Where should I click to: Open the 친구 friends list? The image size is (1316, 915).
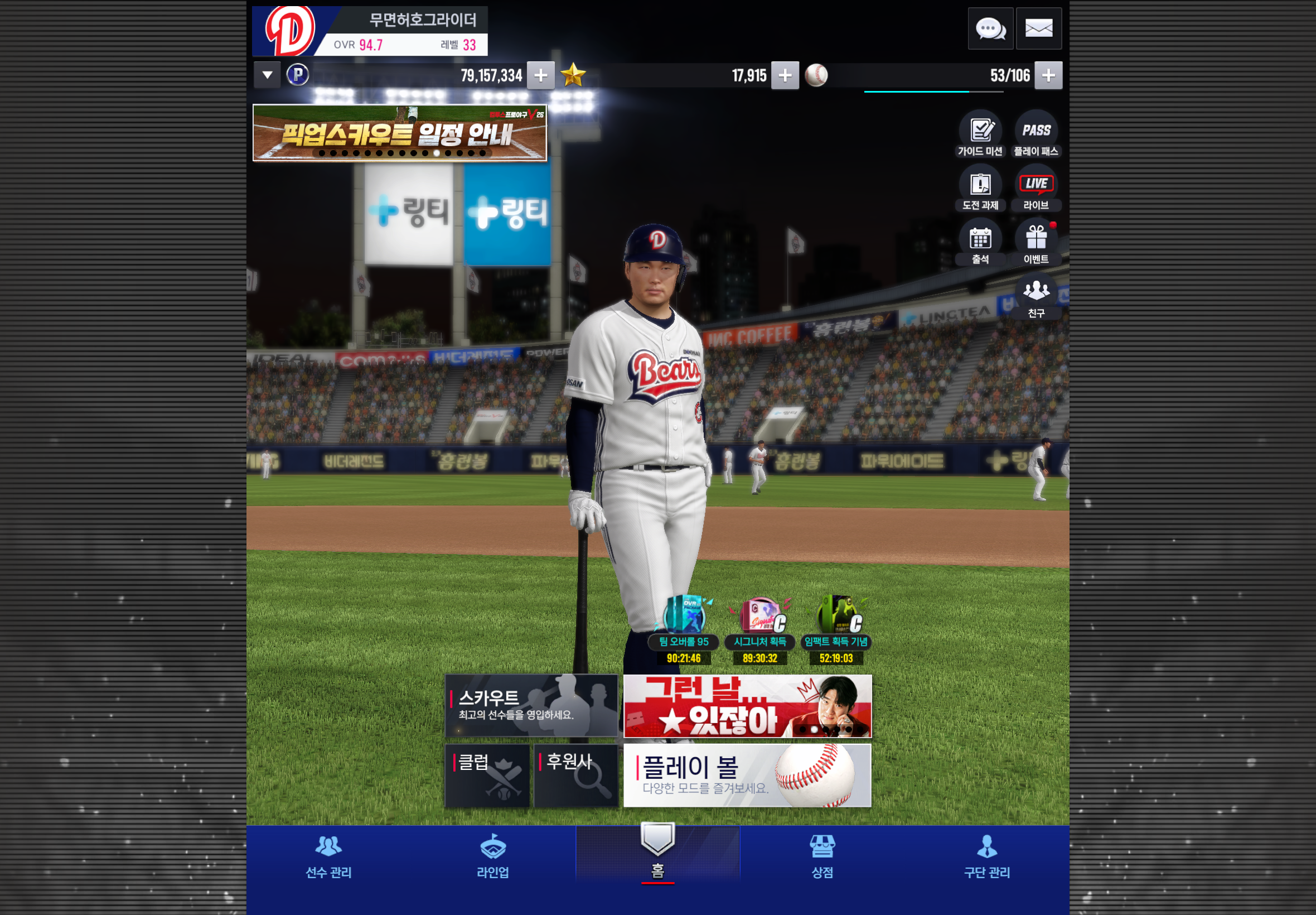pos(1036,296)
